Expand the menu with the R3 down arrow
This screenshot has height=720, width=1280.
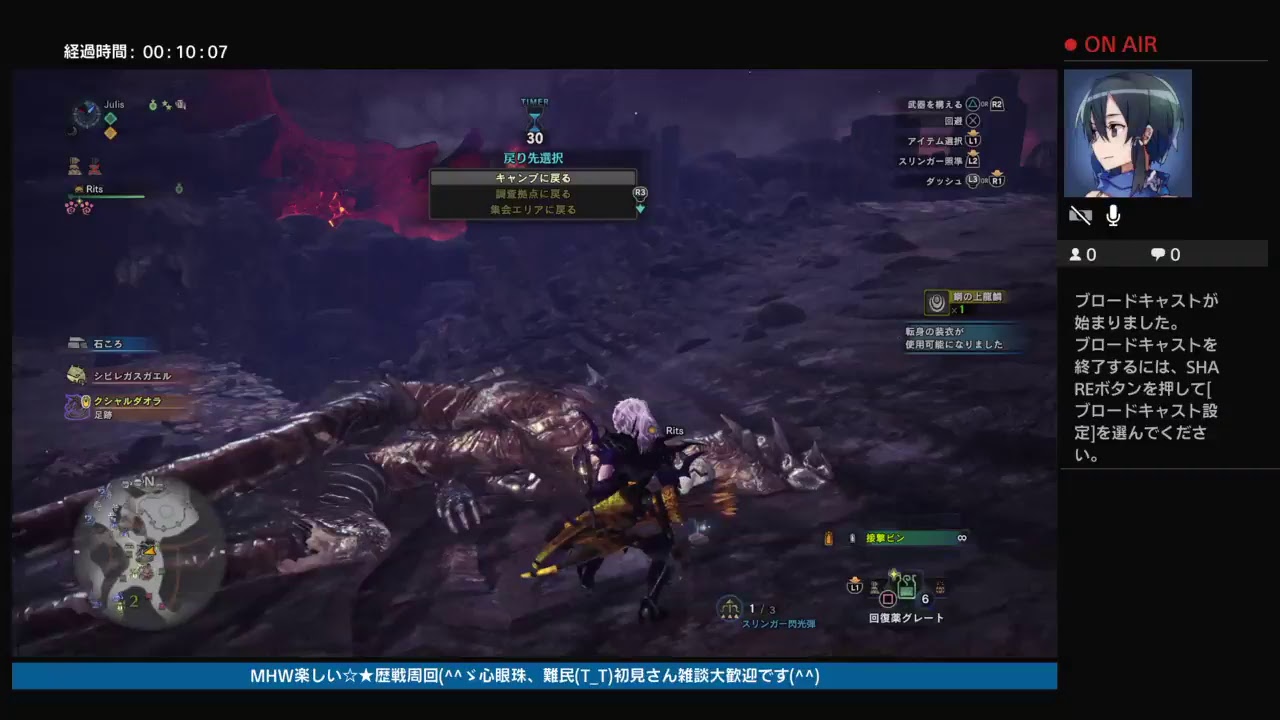coord(640,210)
